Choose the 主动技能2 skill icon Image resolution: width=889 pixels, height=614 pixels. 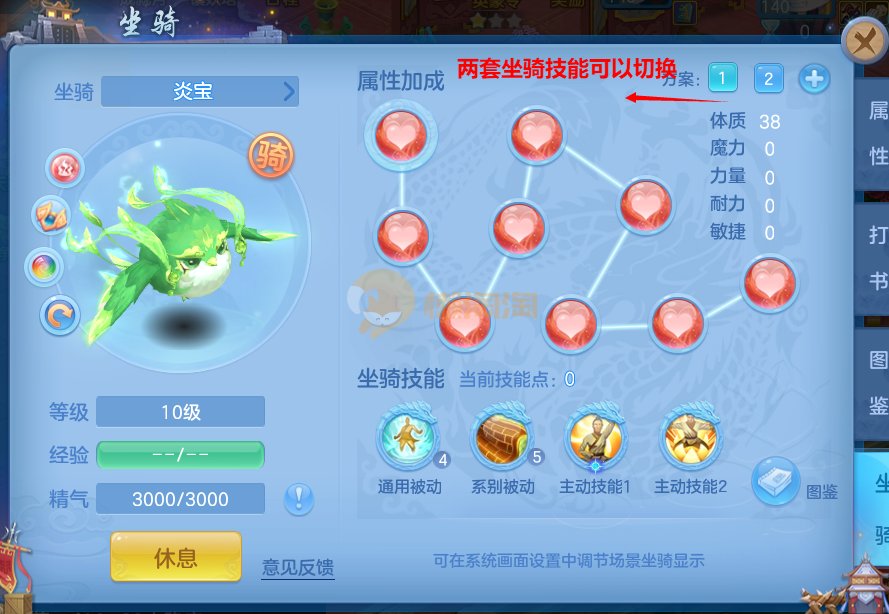(x=690, y=436)
